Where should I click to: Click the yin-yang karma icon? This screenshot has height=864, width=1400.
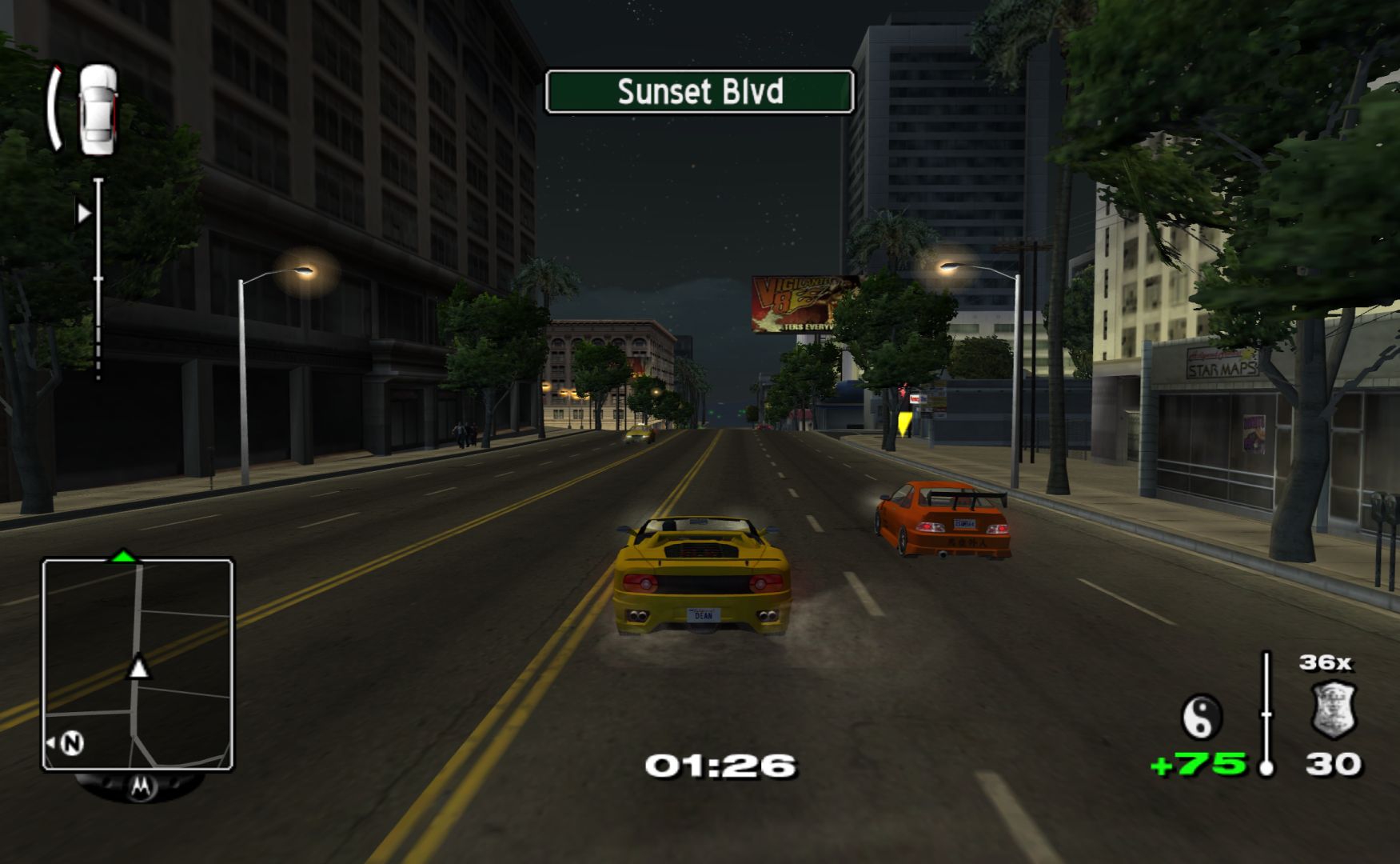(x=1202, y=715)
